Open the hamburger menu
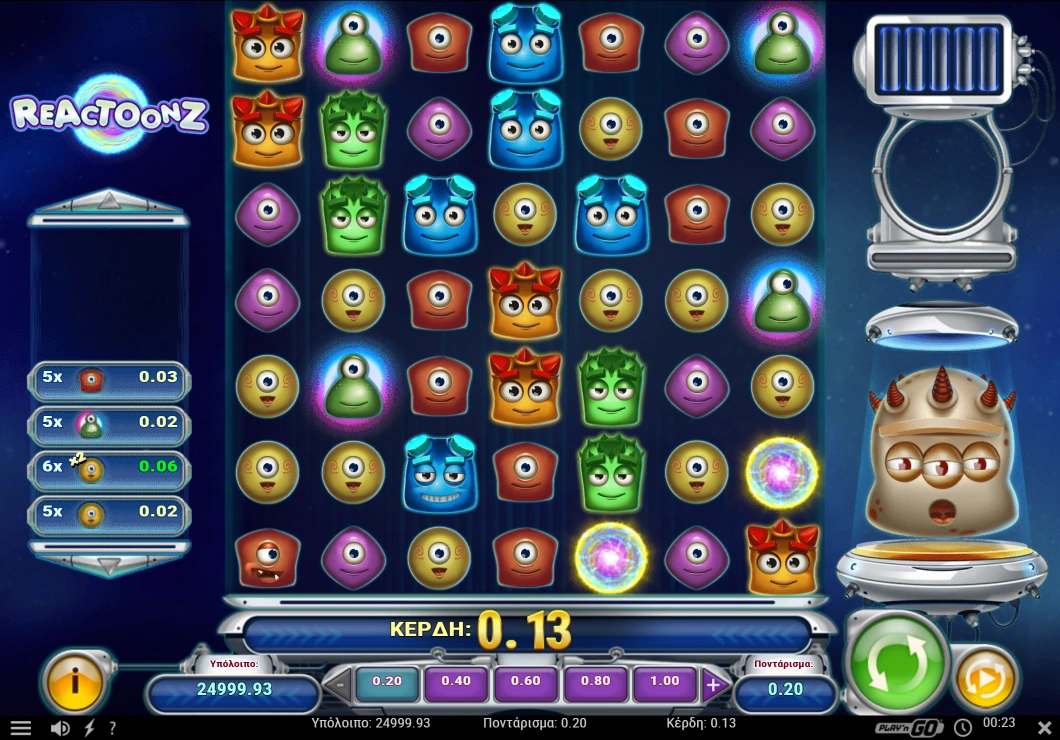This screenshot has width=1060, height=740. pos(20,728)
